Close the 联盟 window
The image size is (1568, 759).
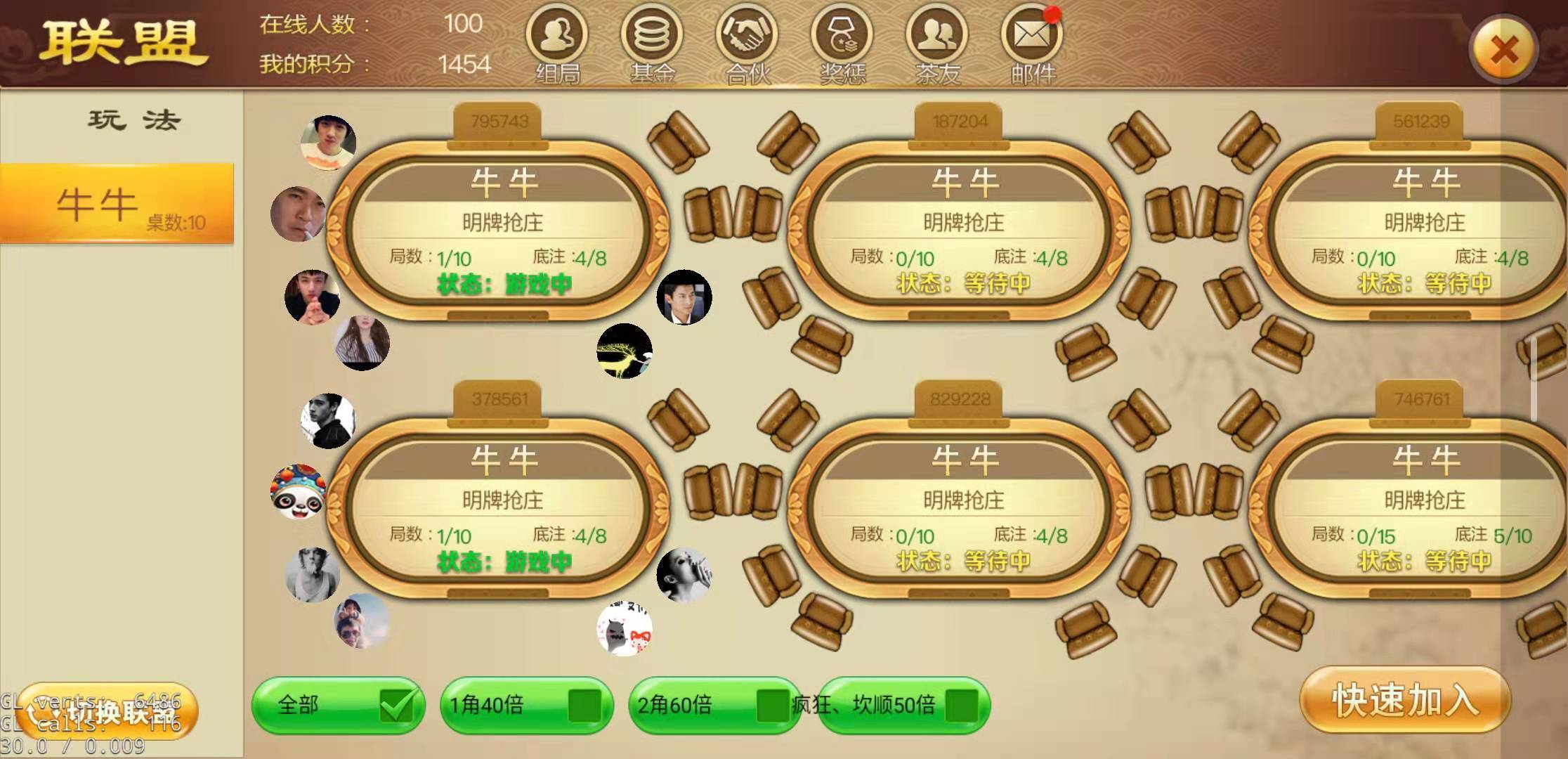(x=1503, y=51)
